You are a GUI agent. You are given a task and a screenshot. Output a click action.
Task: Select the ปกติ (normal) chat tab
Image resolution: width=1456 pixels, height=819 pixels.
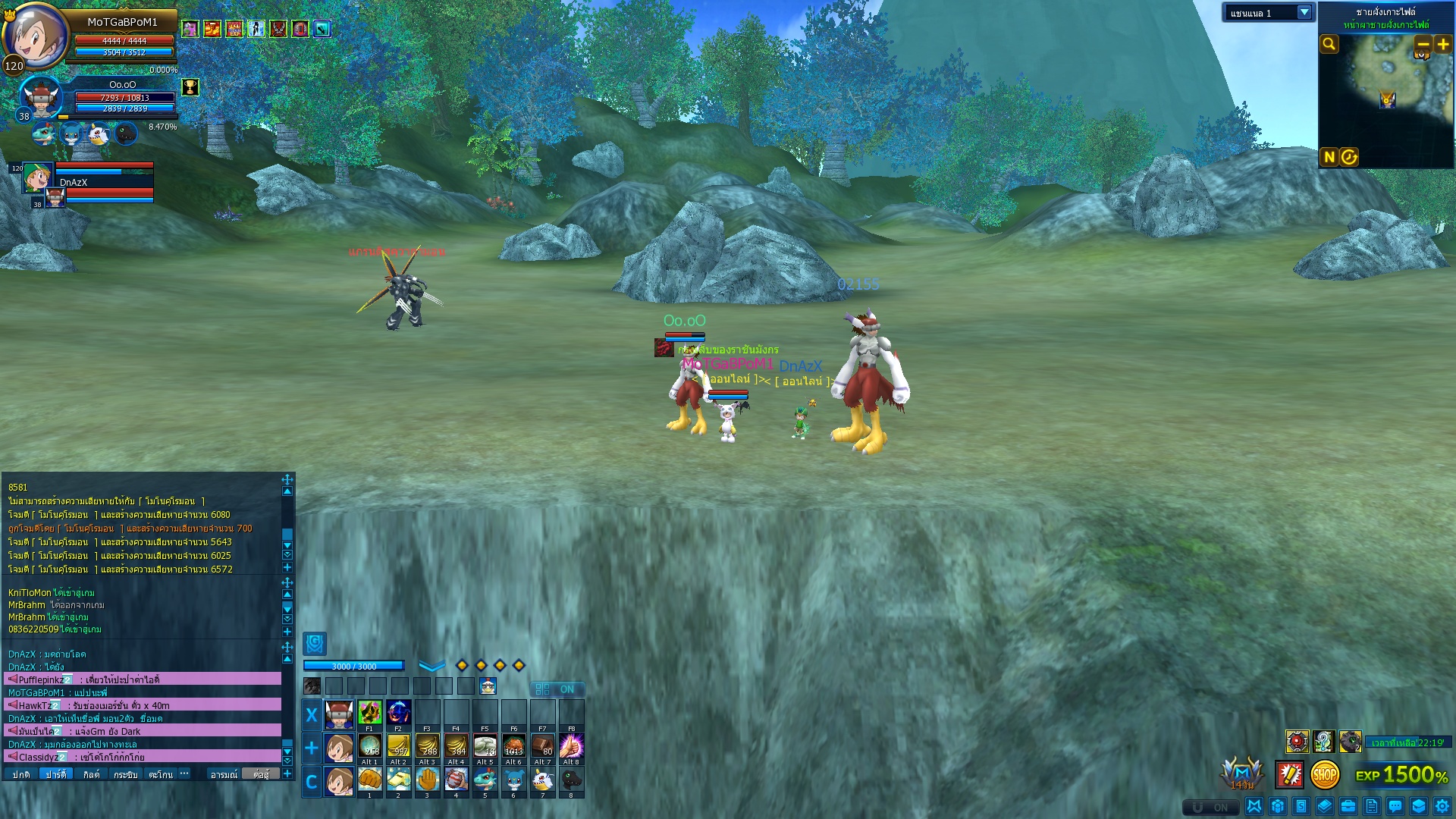click(21, 774)
